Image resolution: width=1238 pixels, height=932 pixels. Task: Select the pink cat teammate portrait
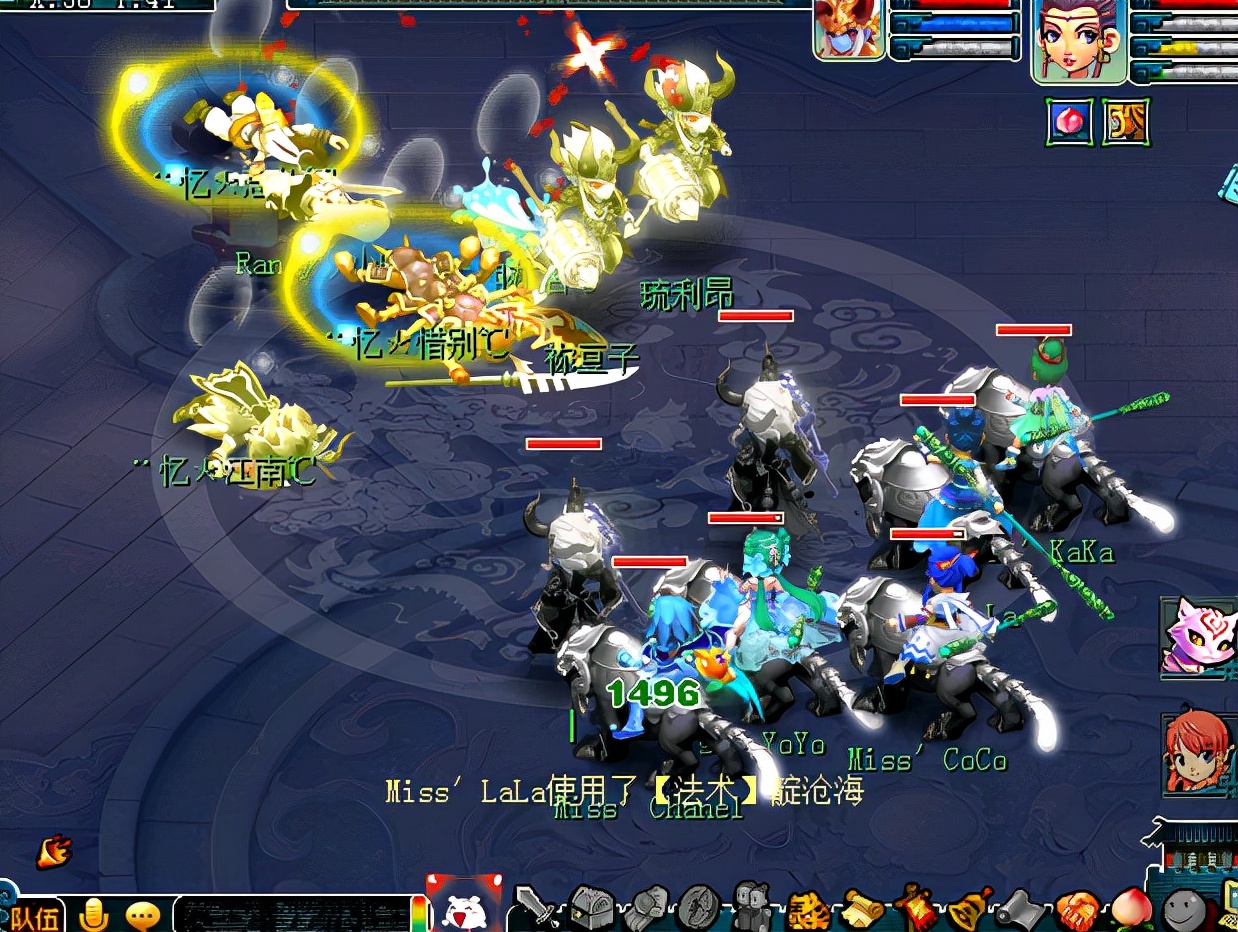[1196, 635]
